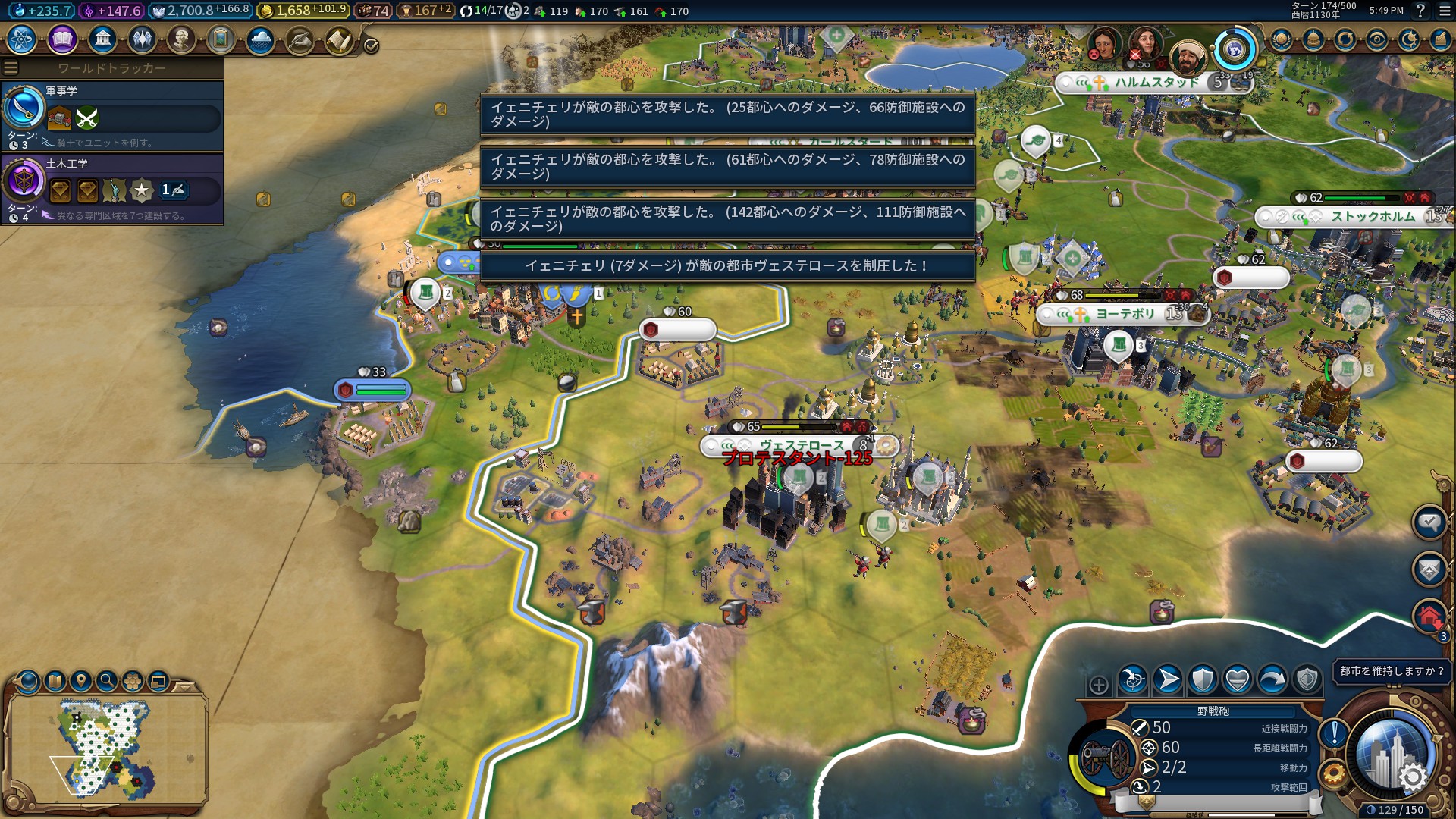This screenshot has width=1456, height=819.
Task: Select the 土木工学 civic tracker entry
Action: coord(112,189)
